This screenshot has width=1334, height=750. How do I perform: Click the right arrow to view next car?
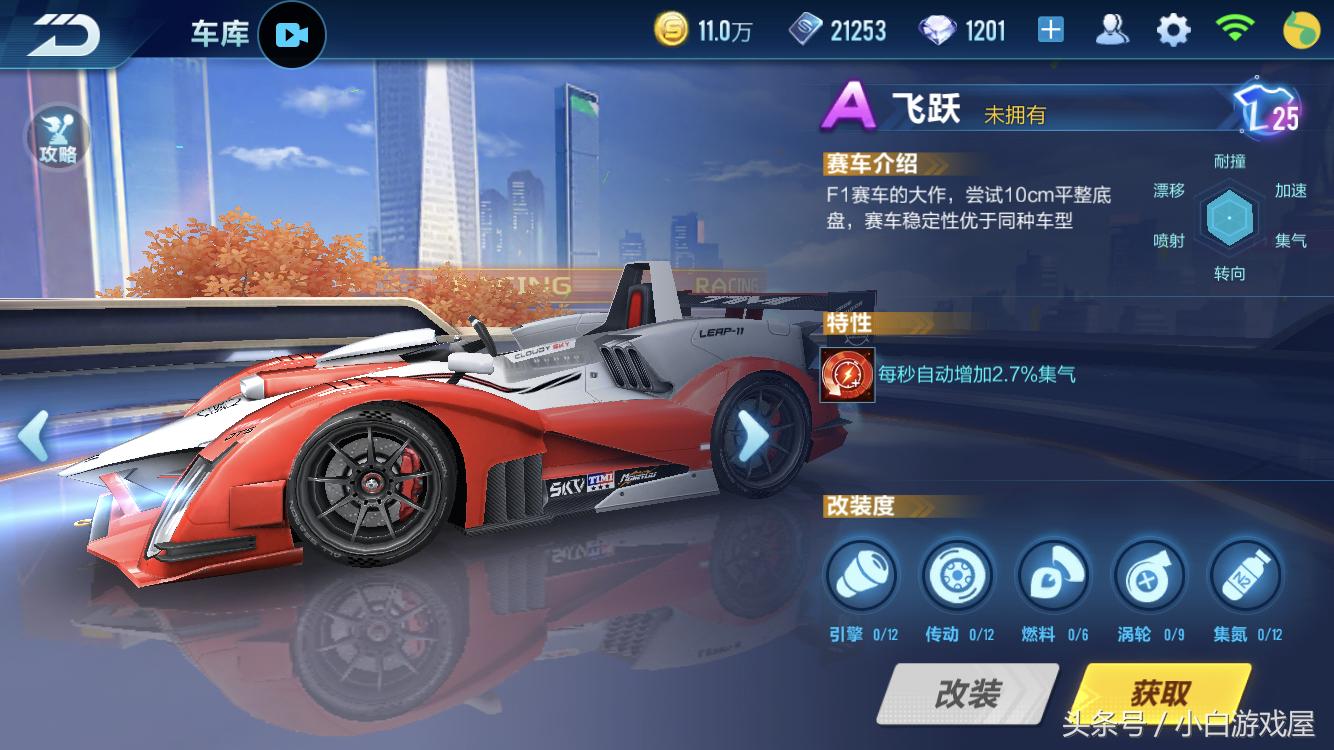click(755, 436)
